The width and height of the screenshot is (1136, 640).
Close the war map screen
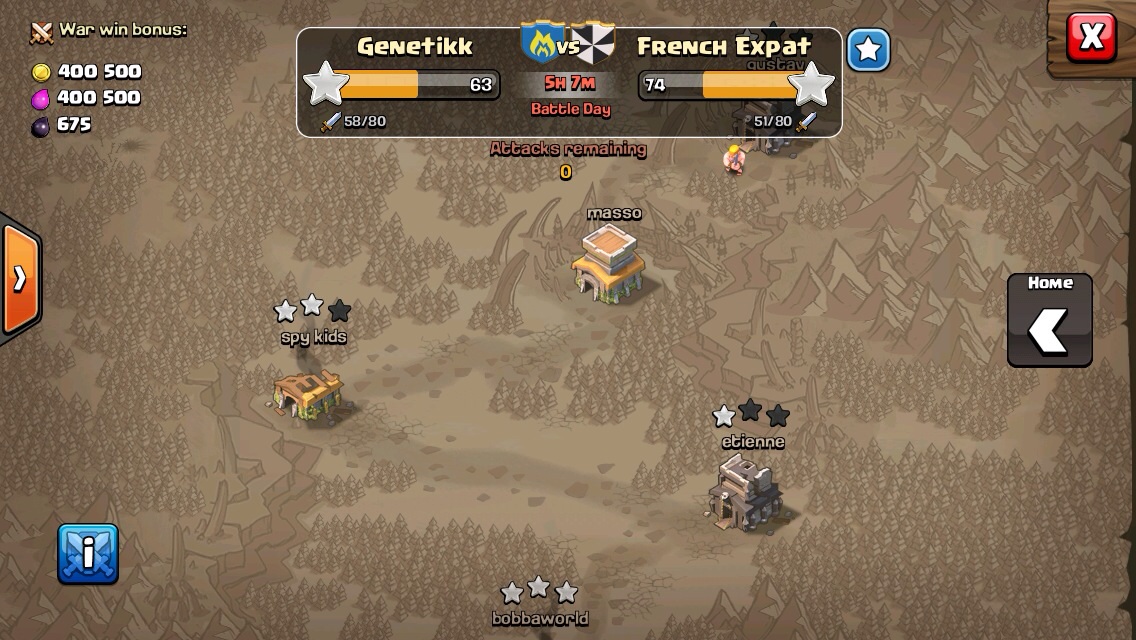pyautogui.click(x=1090, y=38)
